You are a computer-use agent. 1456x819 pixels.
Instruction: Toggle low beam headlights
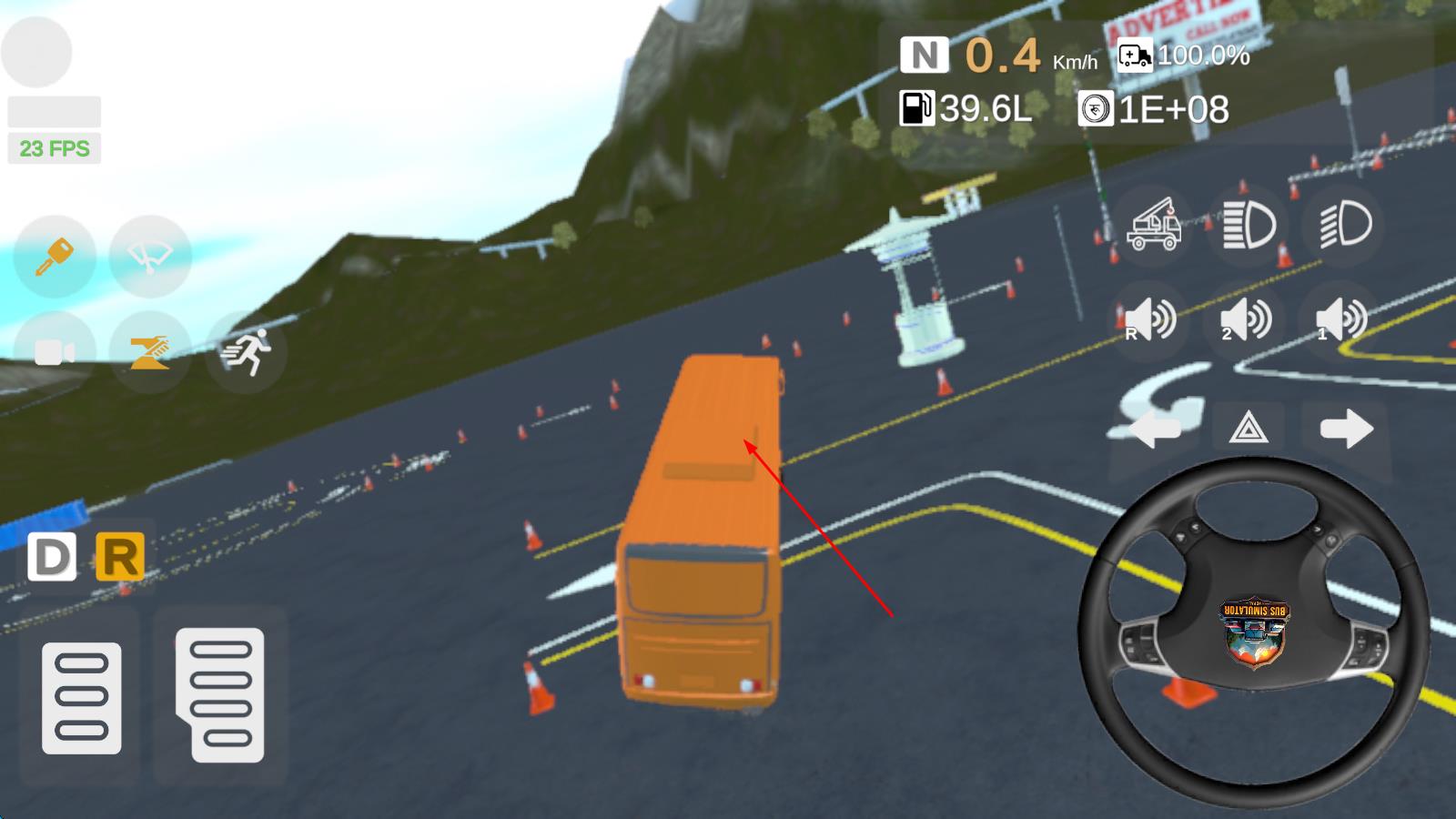click(1344, 225)
